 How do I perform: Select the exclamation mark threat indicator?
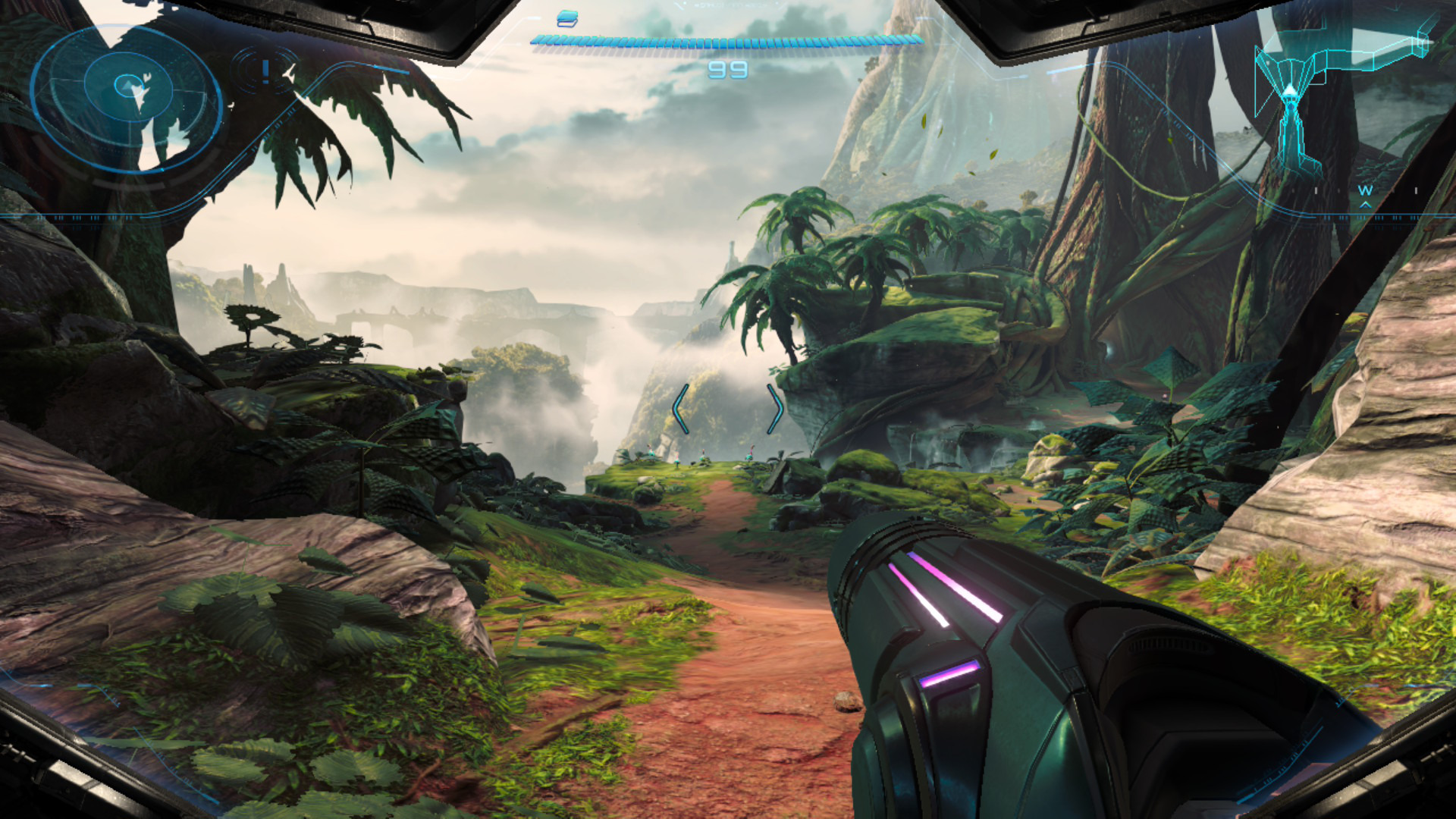(265, 71)
